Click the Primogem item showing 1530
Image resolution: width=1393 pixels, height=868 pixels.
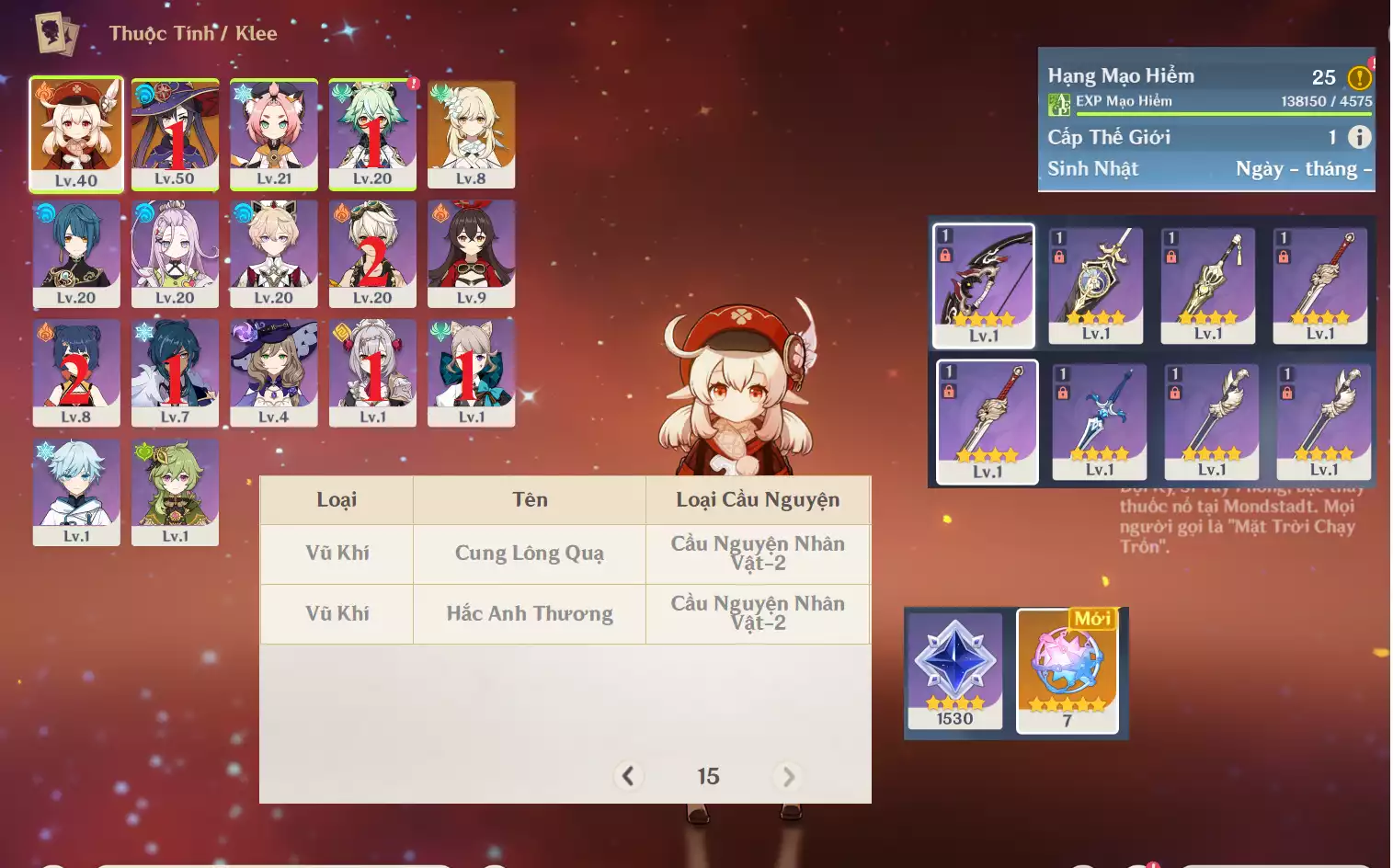click(x=954, y=670)
